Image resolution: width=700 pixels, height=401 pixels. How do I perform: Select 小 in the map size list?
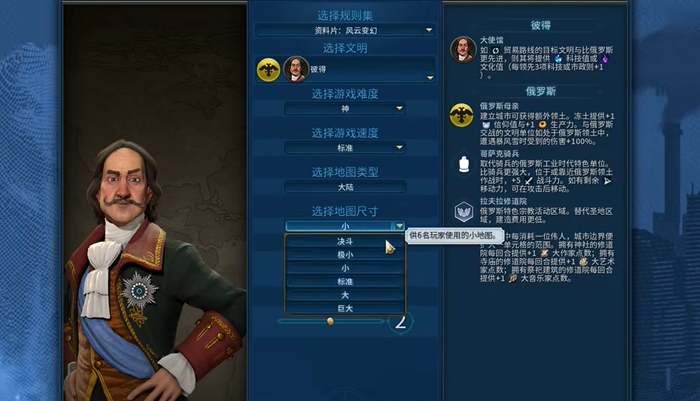(x=344, y=268)
